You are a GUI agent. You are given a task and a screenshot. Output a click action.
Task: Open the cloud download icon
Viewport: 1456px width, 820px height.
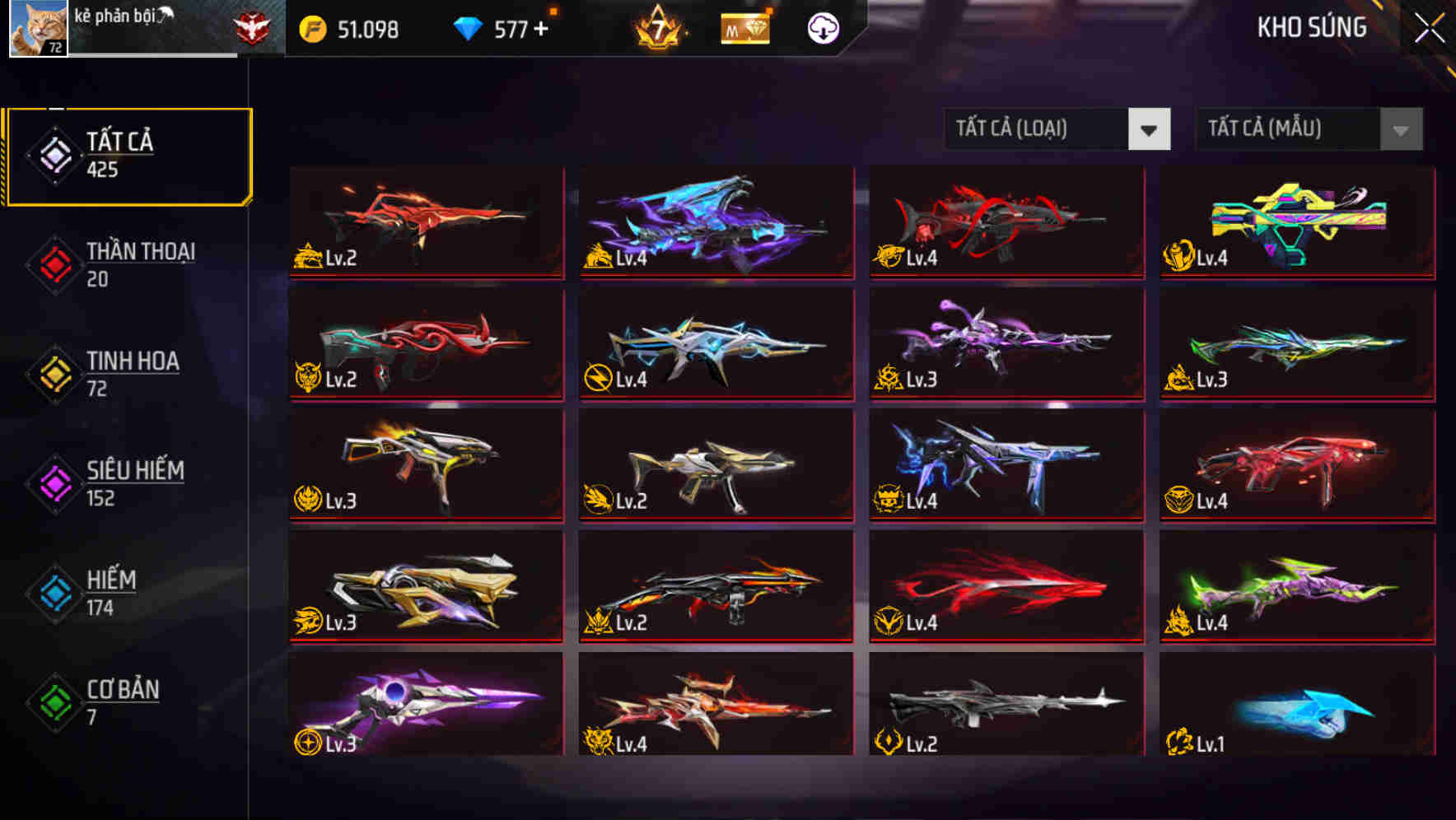pos(824,30)
